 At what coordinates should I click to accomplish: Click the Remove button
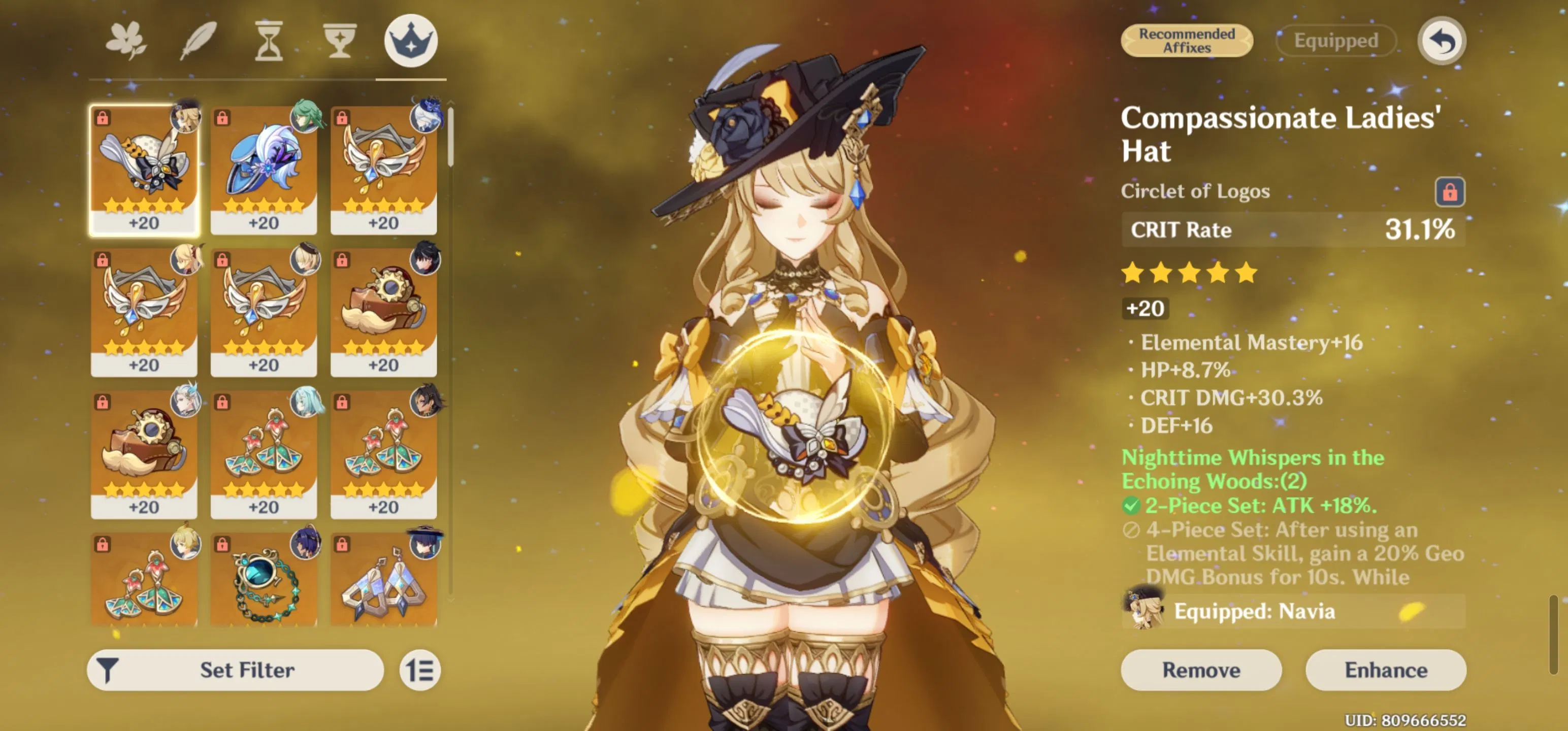(x=1201, y=670)
